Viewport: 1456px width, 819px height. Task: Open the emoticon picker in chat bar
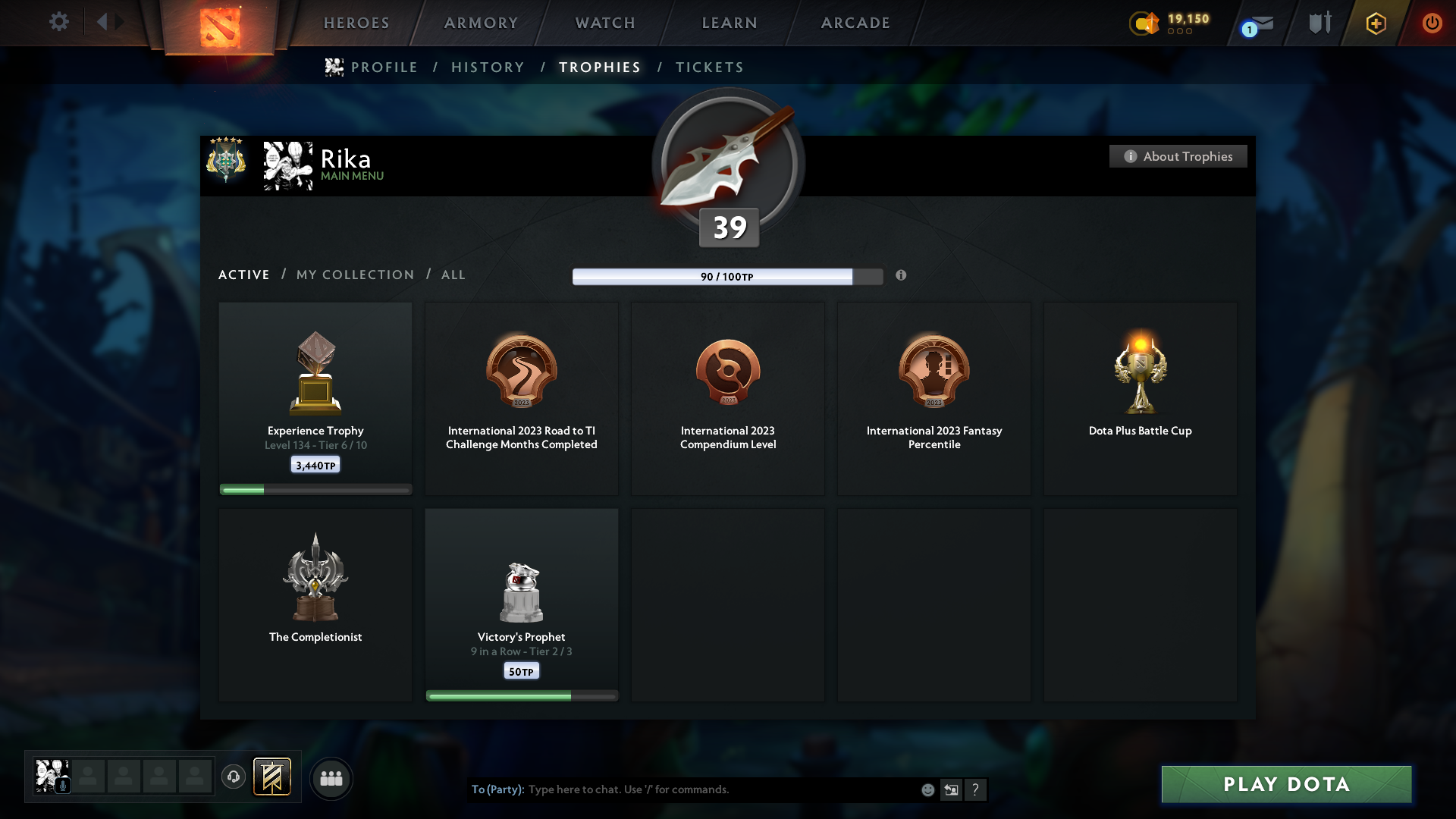tap(928, 789)
